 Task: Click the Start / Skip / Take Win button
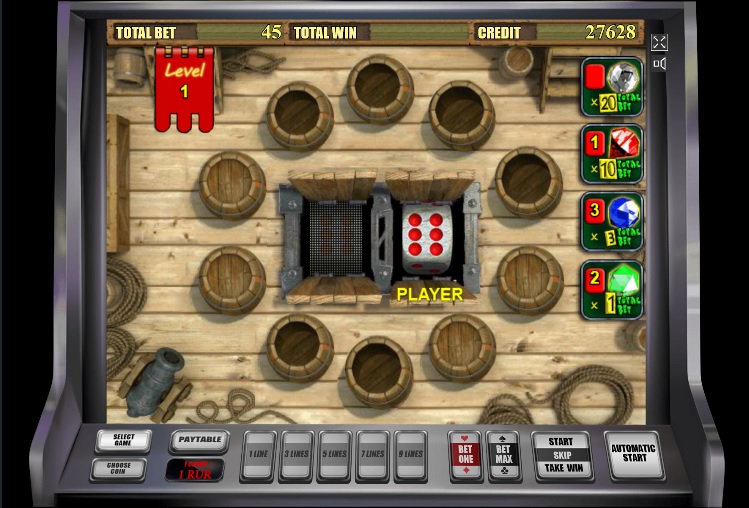[561, 455]
